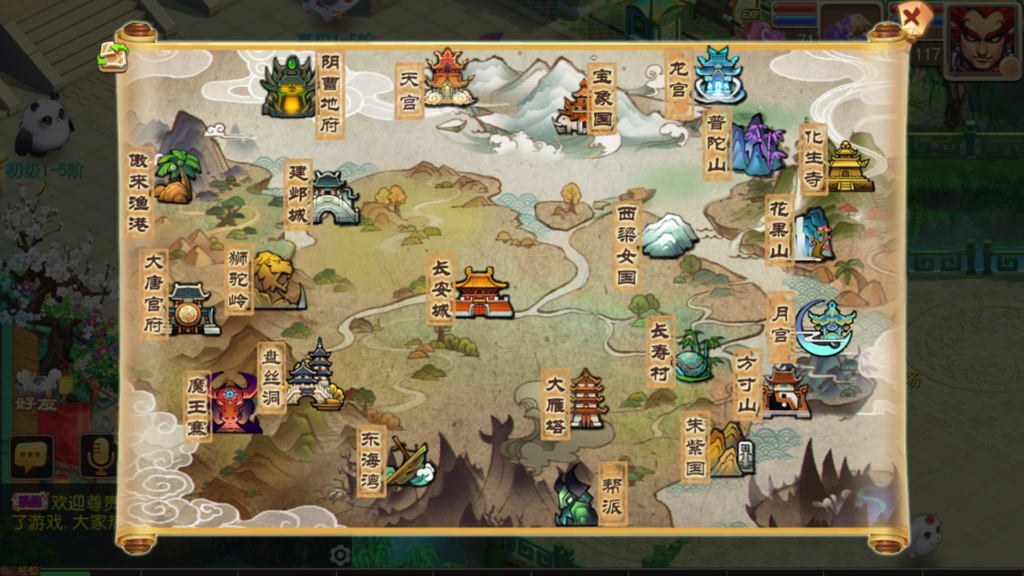Go to 天宫 palace marker
This screenshot has height=576, width=1024.
tap(447, 77)
